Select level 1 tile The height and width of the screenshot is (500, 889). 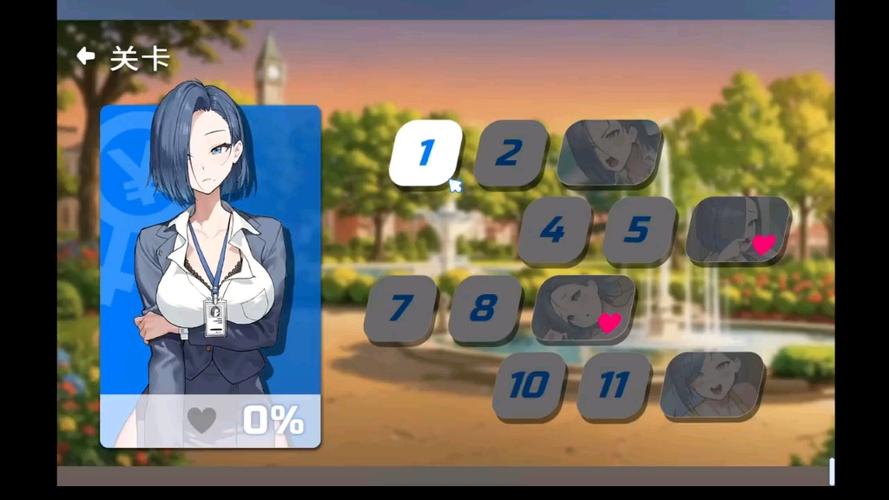click(425, 153)
